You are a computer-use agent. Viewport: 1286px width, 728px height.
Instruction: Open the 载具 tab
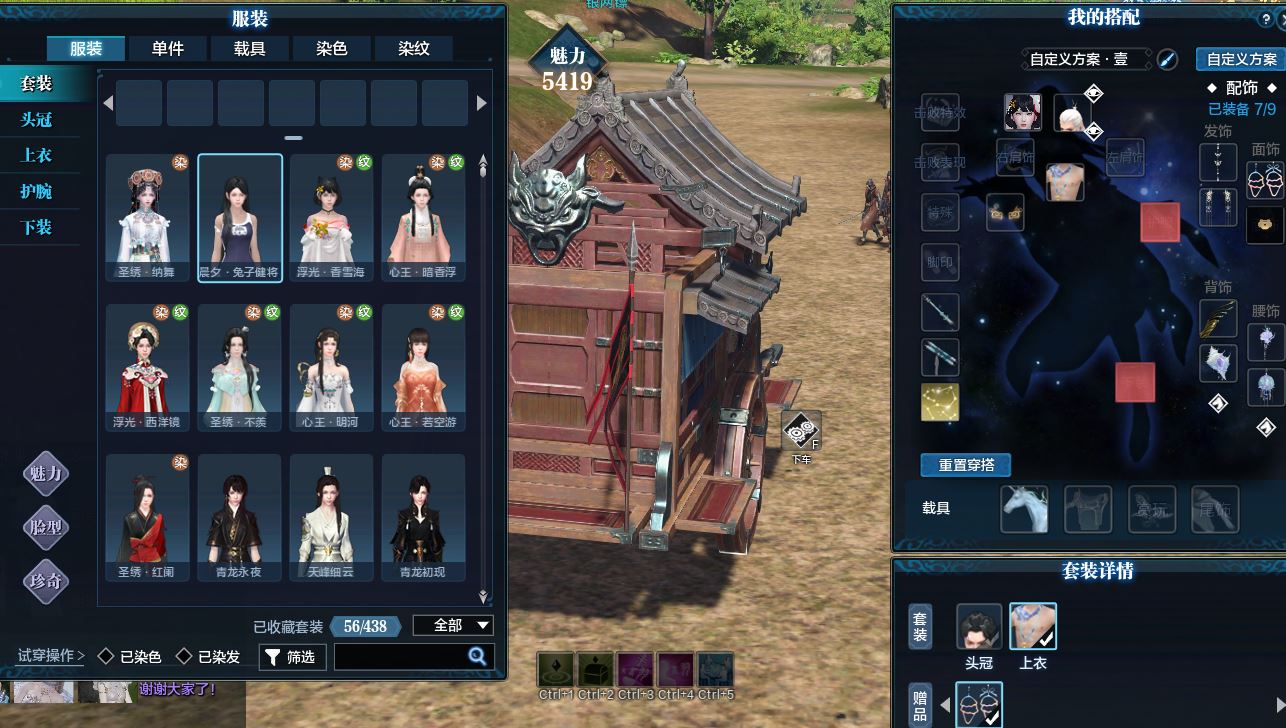250,48
